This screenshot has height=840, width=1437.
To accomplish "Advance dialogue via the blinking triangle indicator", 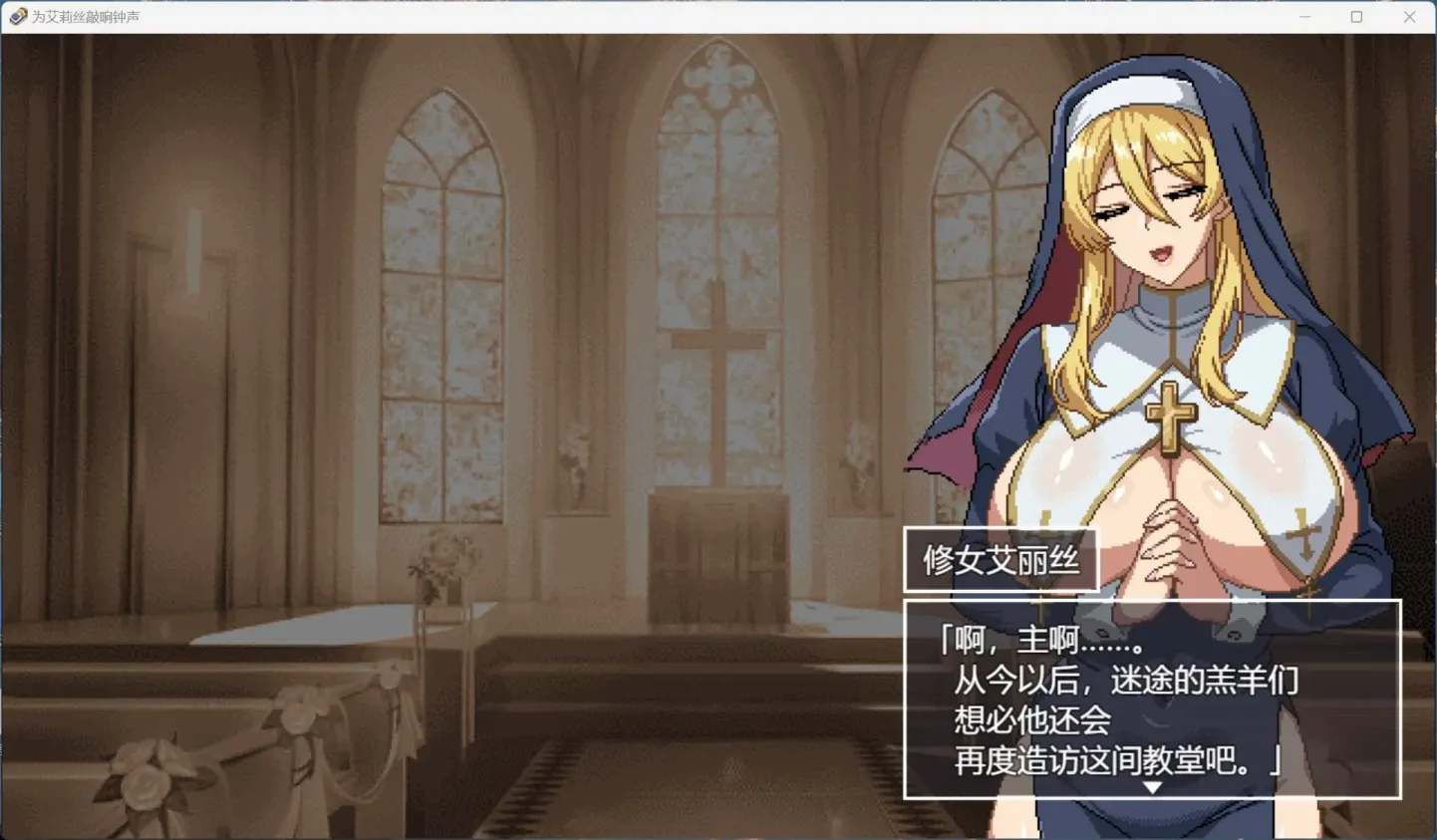I will click(1151, 785).
